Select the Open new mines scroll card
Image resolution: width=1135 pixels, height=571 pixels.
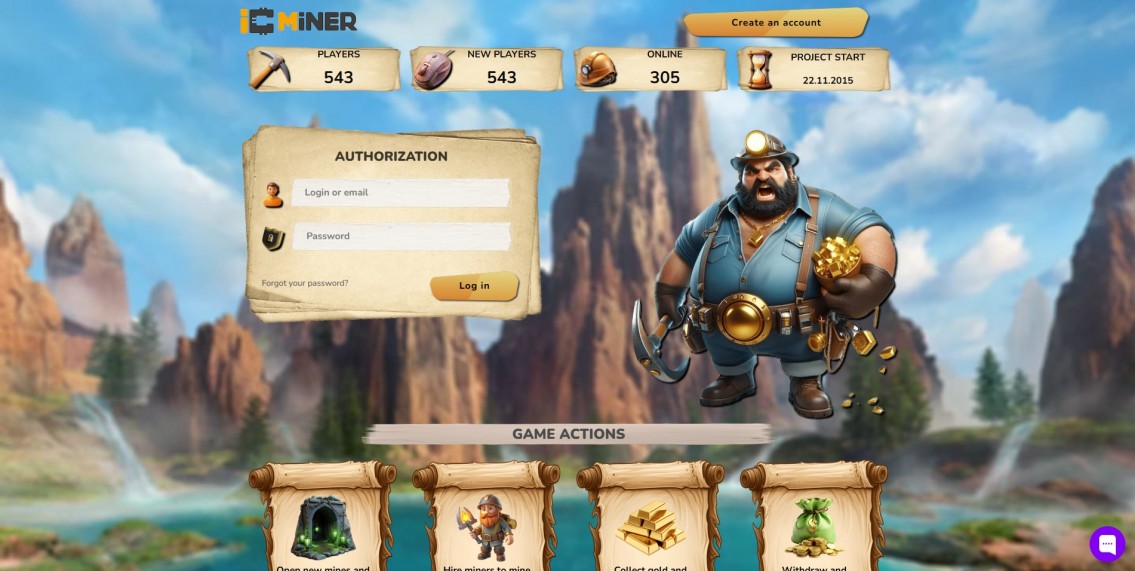[x=322, y=520]
